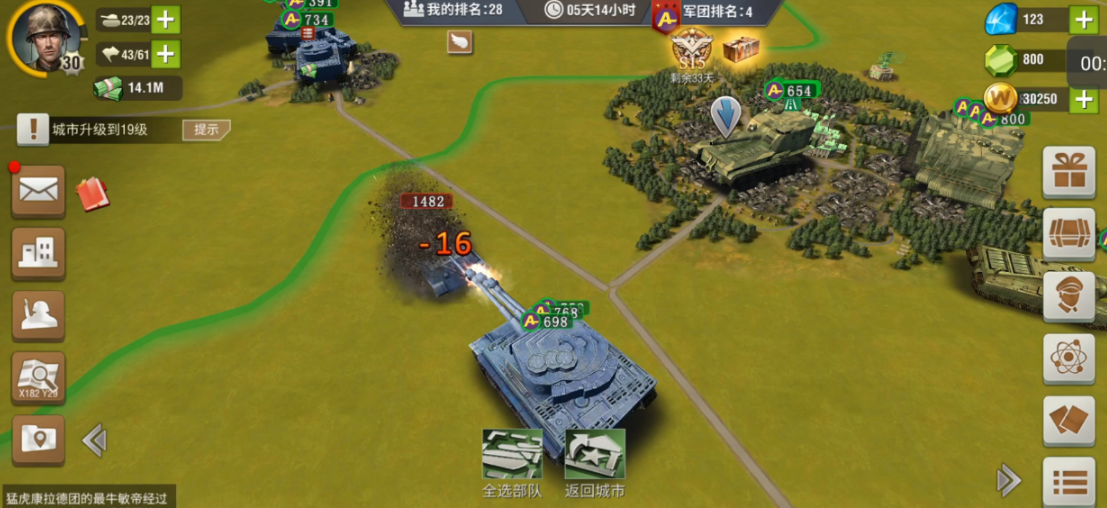Viewport: 1107px width, 508px height.
Task: Buy more blue diamonds with the plus
Action: (1084, 19)
